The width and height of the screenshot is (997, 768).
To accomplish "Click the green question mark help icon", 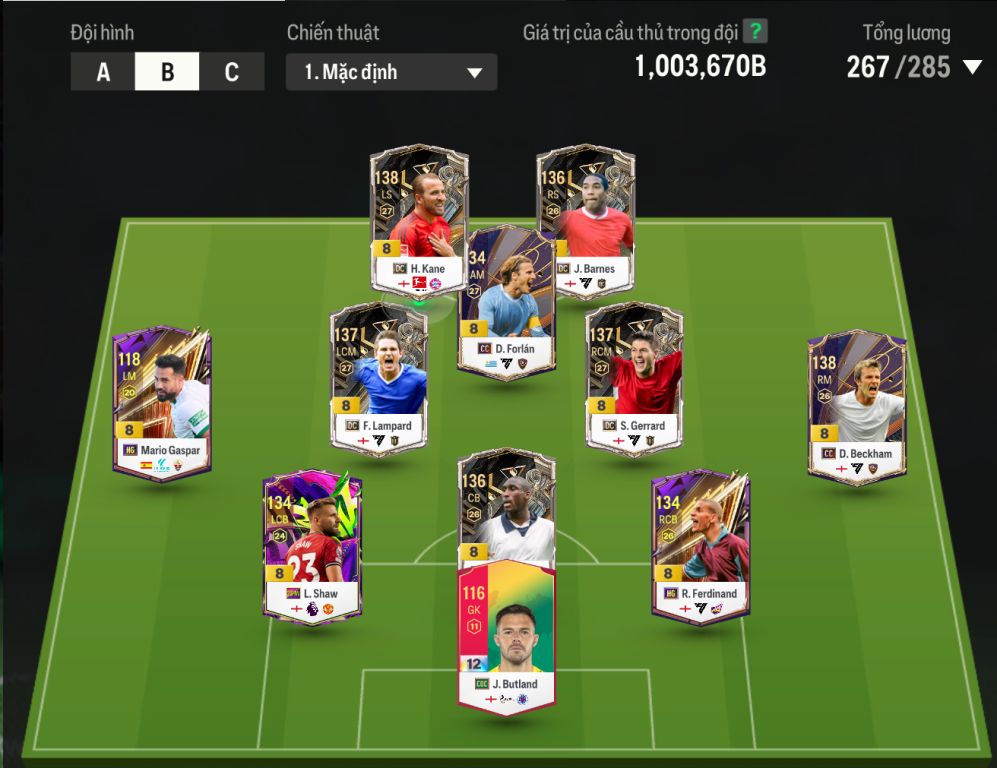I will pos(755,32).
